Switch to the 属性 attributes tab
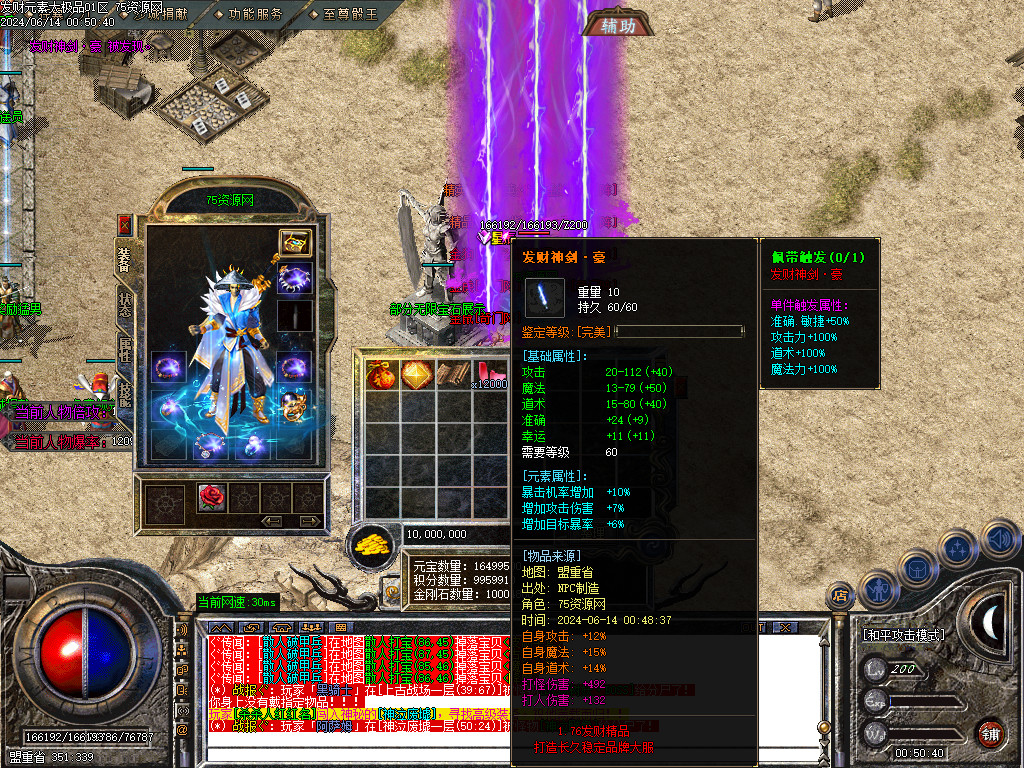This screenshot has height=768, width=1024. point(125,348)
